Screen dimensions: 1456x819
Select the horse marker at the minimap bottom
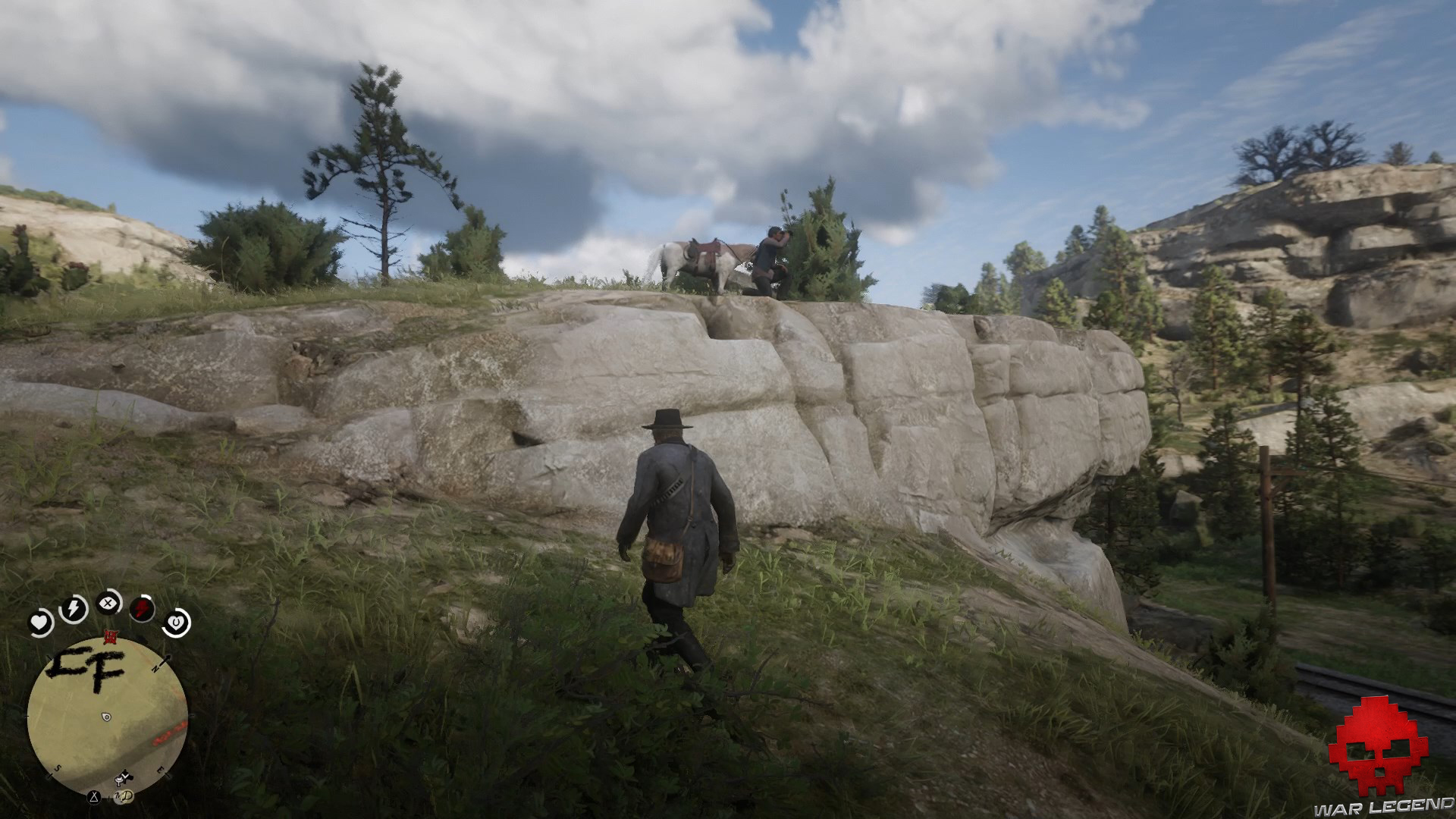point(124,777)
